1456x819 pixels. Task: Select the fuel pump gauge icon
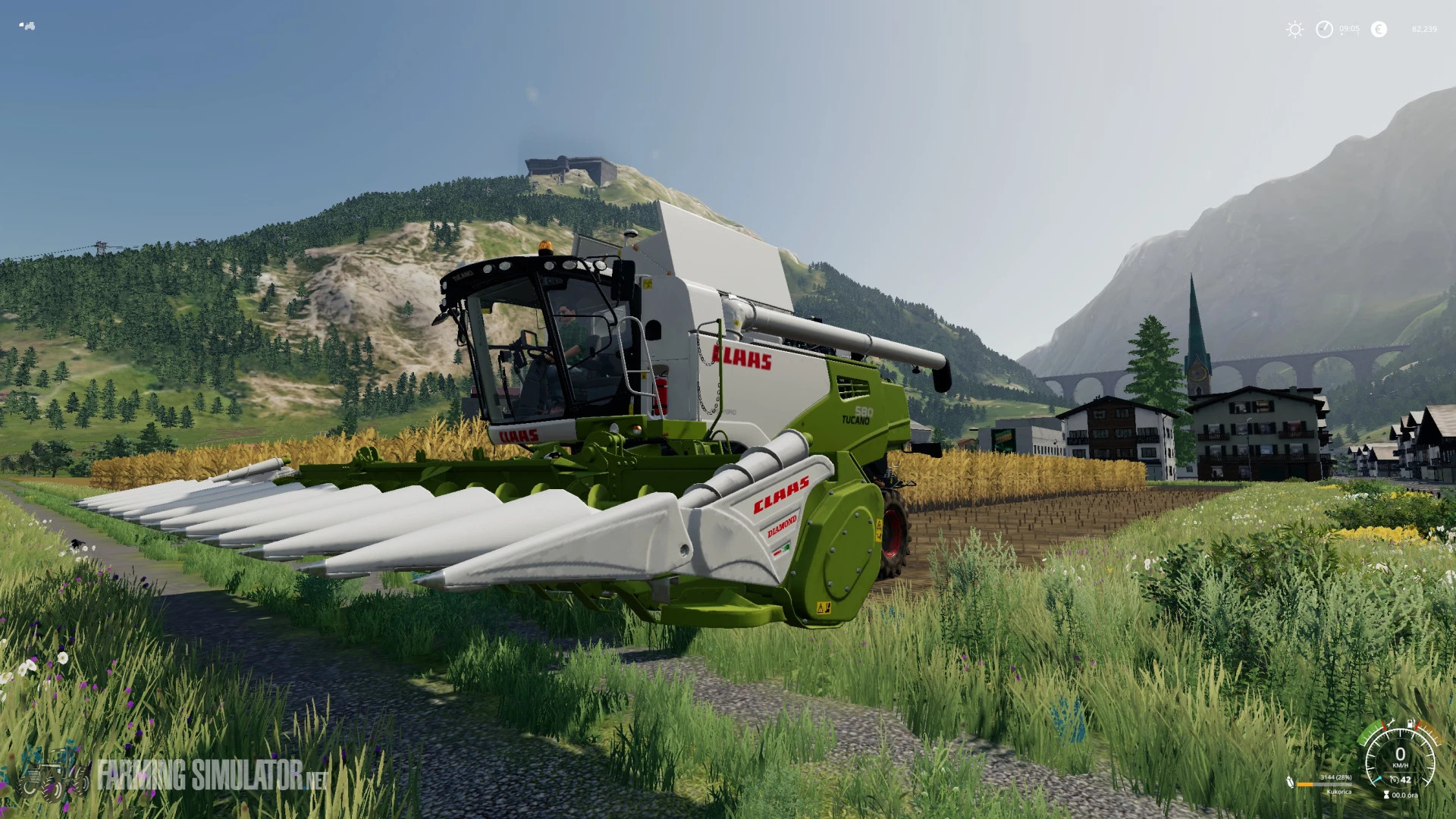(x=1411, y=723)
